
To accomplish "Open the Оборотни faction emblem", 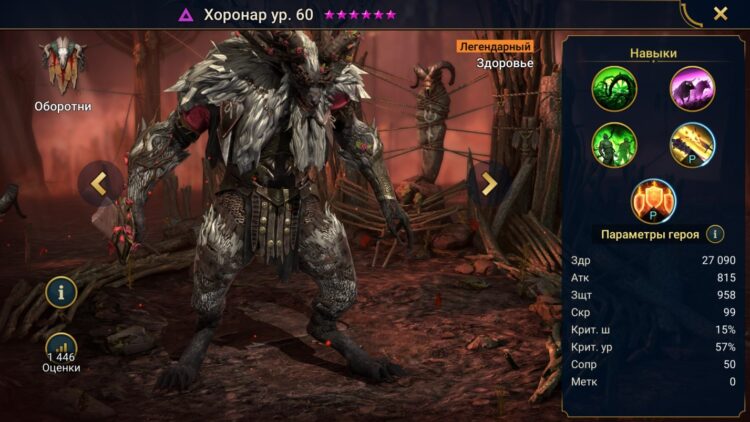I will pos(63,68).
